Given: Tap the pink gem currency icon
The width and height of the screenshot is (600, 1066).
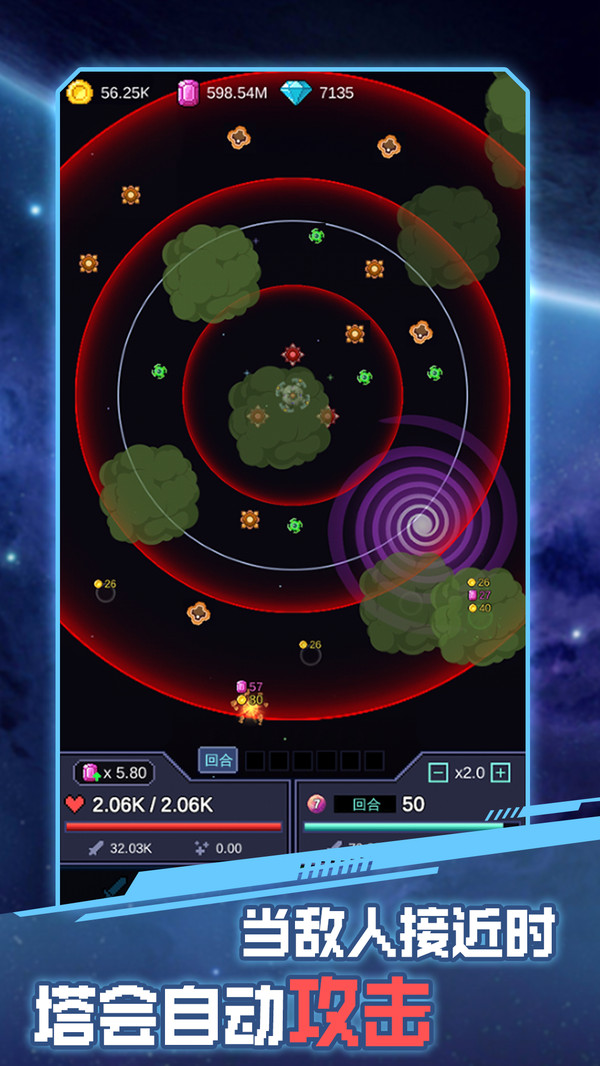Looking at the screenshot, I should tap(188, 93).
